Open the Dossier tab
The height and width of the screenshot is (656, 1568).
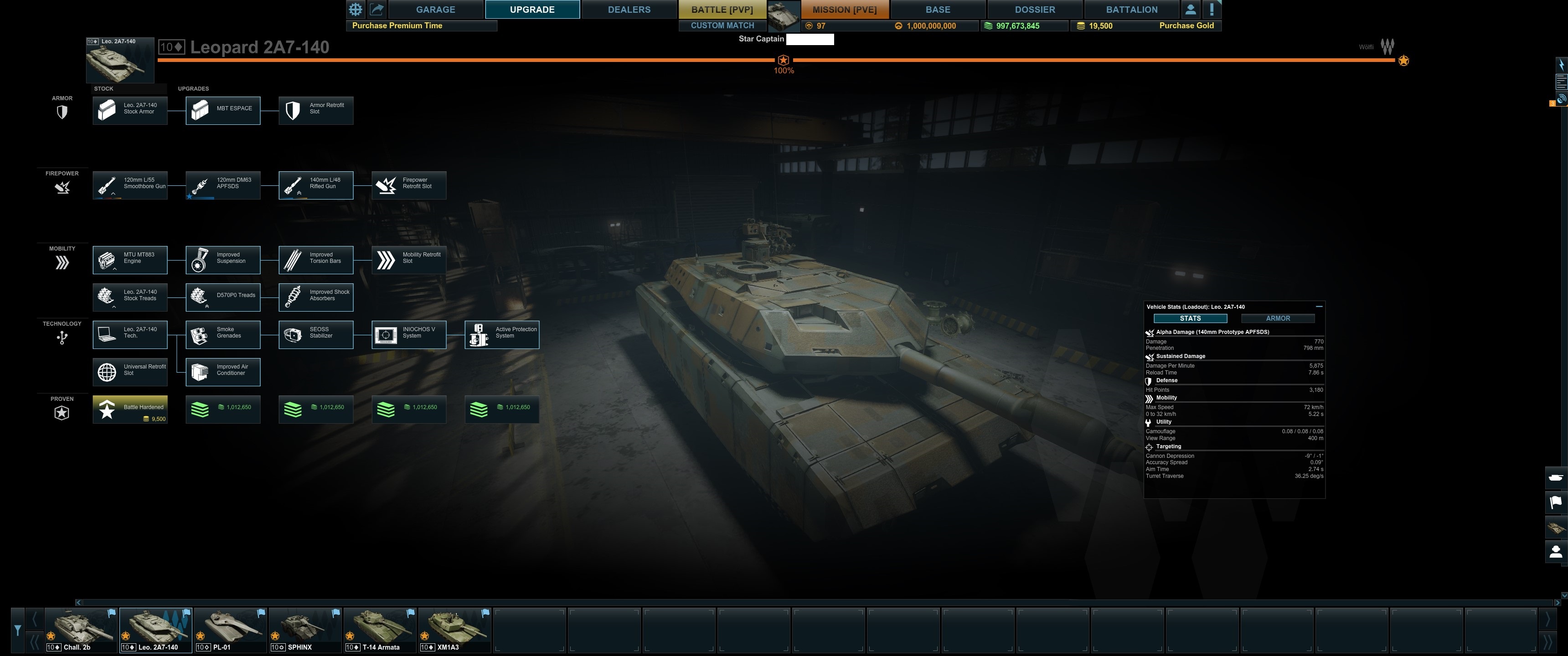pos(1035,10)
